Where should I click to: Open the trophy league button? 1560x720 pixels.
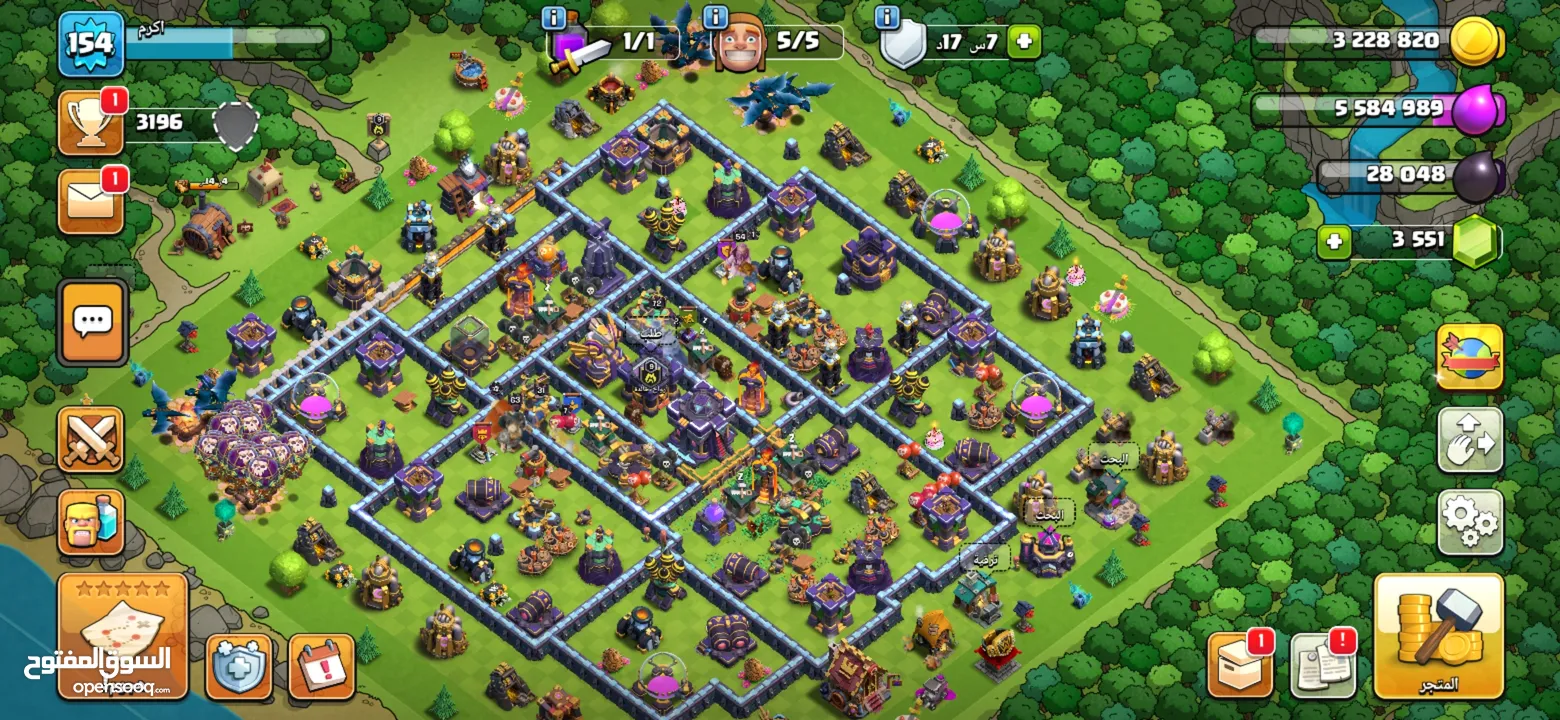(x=91, y=123)
